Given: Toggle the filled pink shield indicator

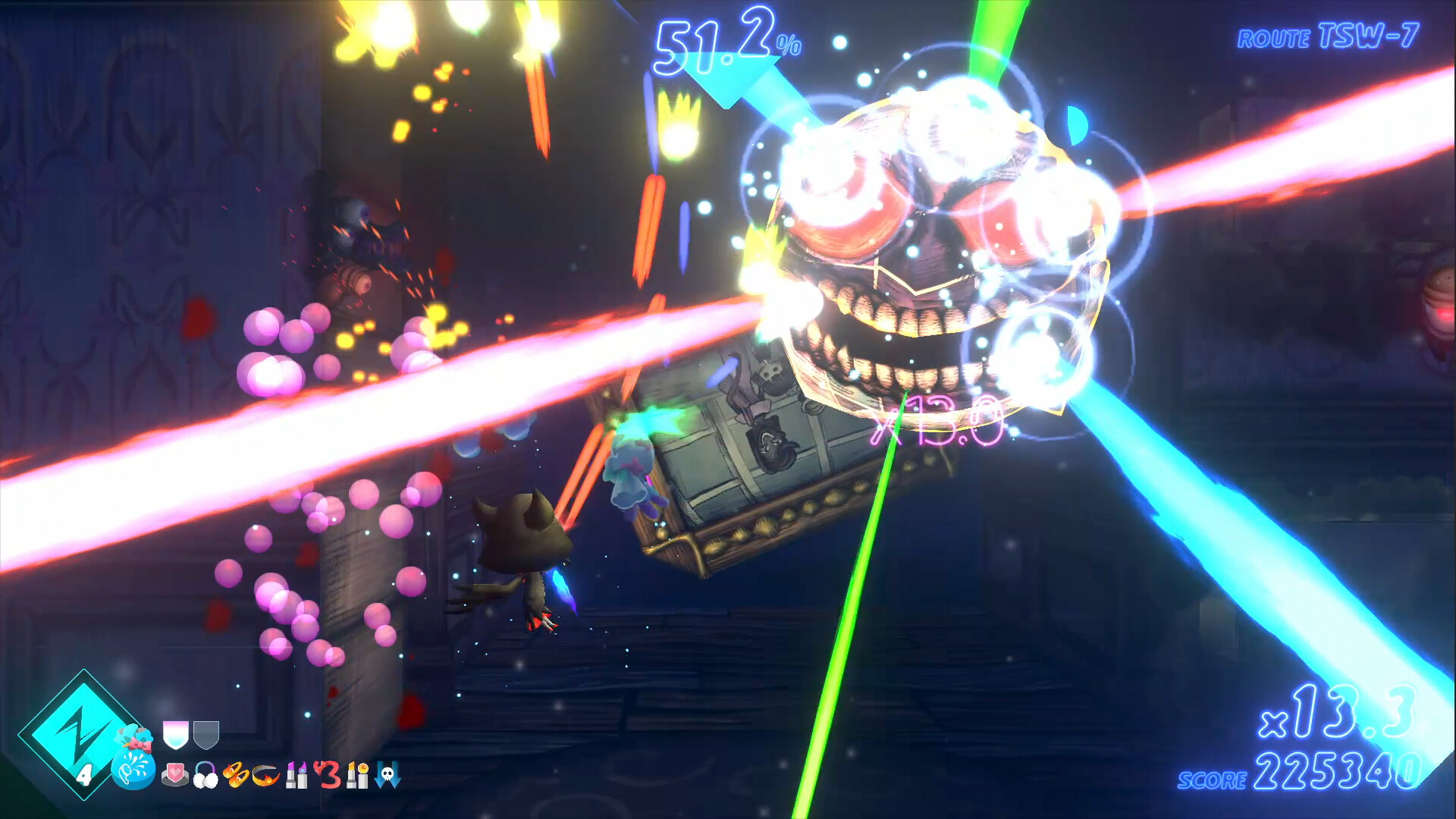Looking at the screenshot, I should click(174, 735).
